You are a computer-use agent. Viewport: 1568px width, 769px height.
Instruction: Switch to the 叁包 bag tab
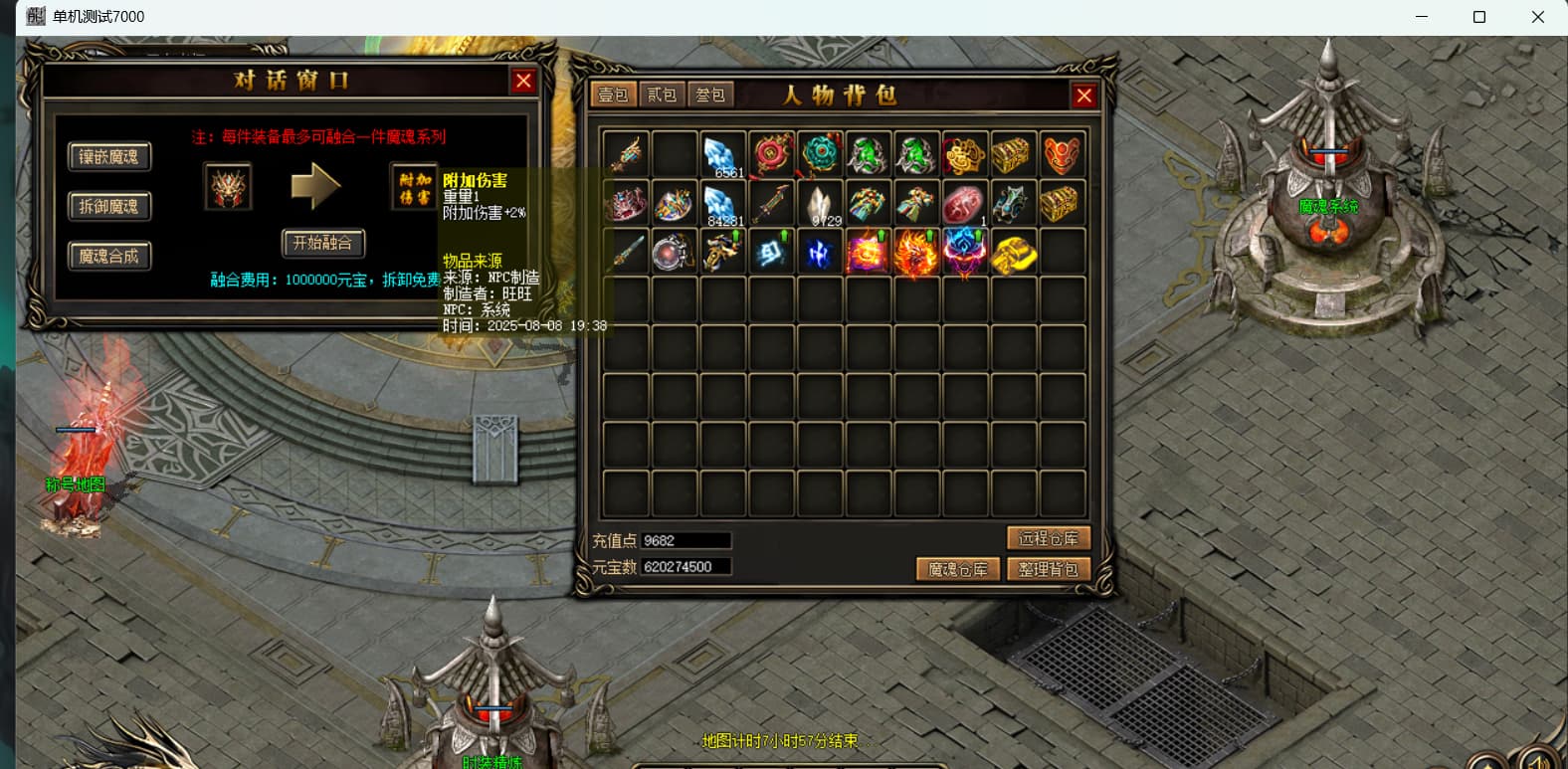tap(710, 95)
